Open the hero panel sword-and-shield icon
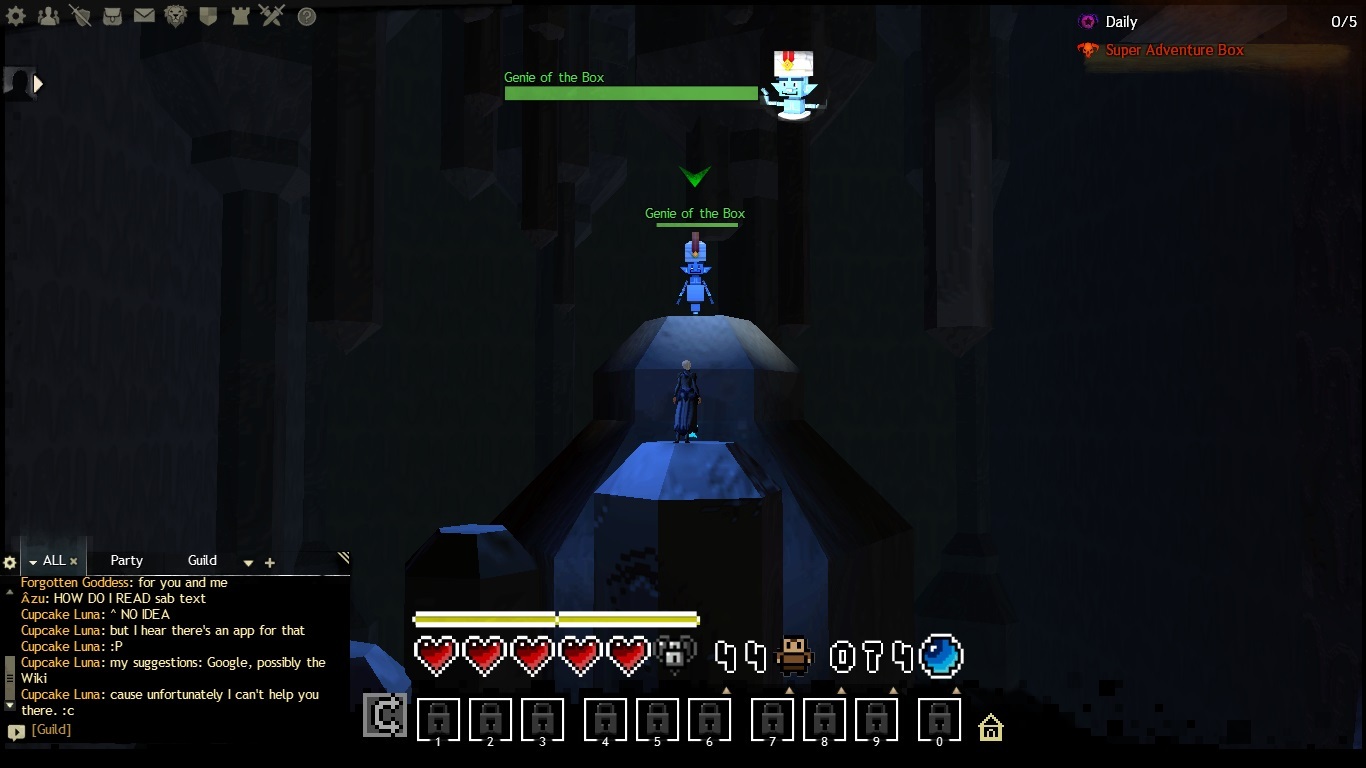The image size is (1366, 768). [x=80, y=16]
